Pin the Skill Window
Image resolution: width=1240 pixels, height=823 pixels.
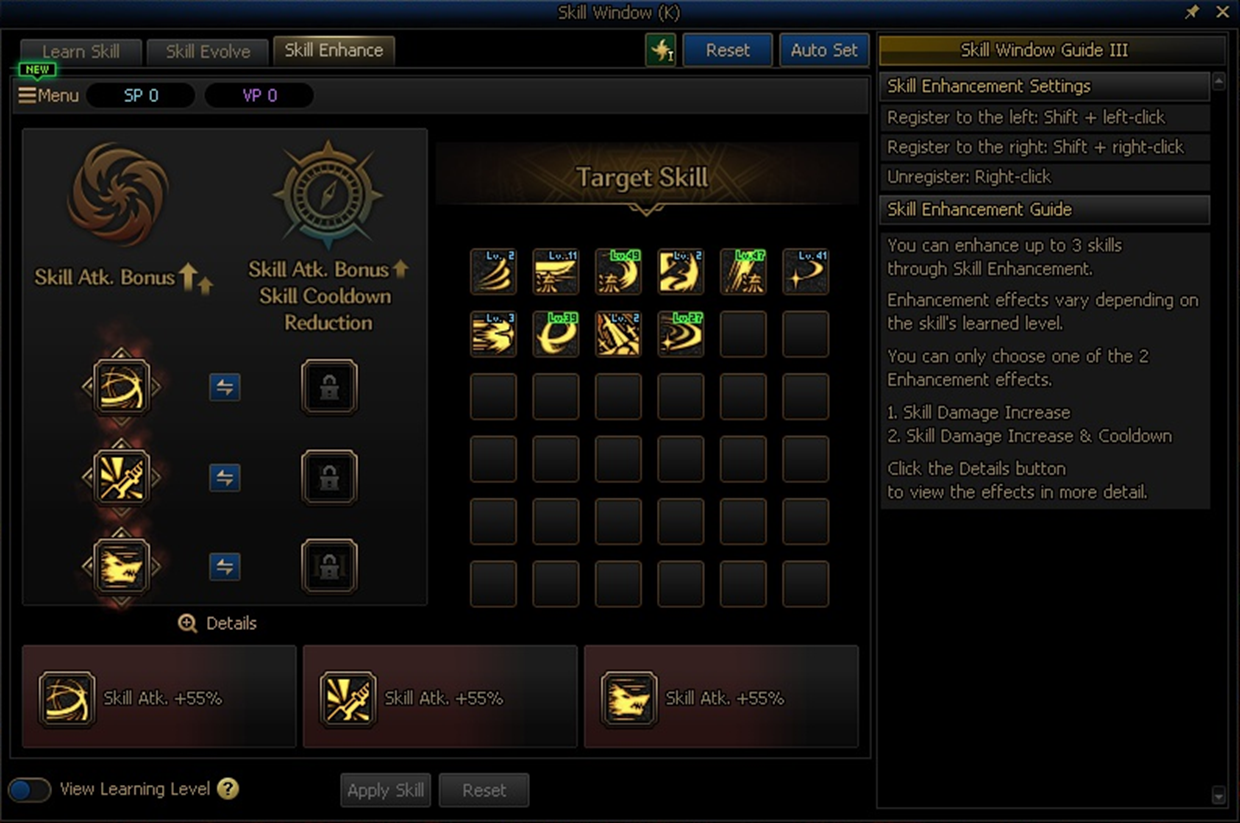click(x=1192, y=12)
